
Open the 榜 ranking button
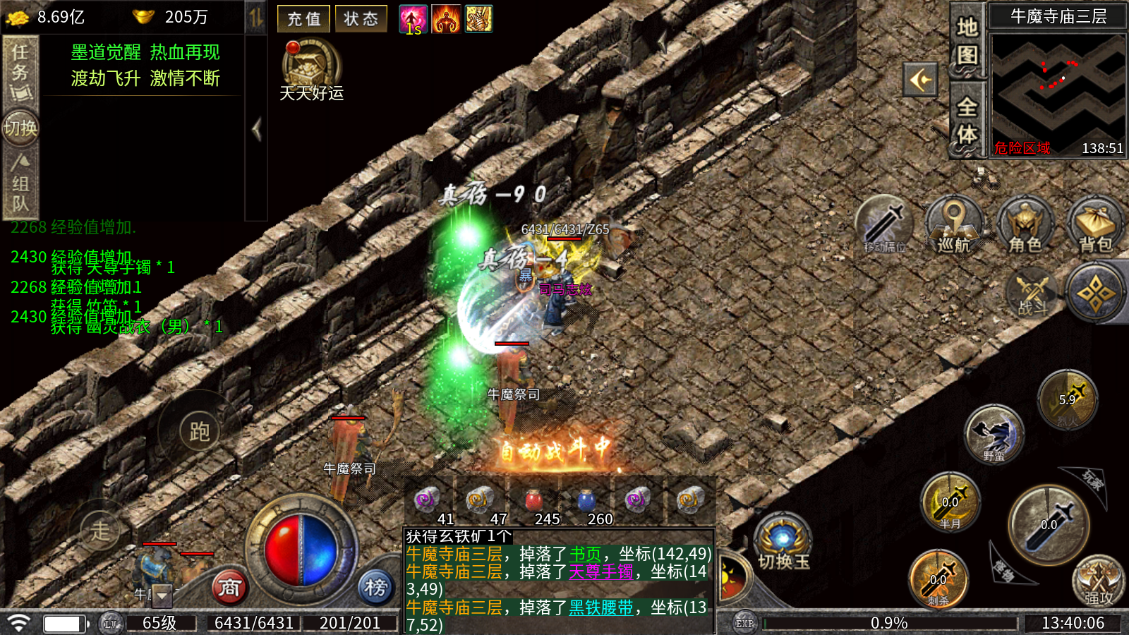[376, 587]
